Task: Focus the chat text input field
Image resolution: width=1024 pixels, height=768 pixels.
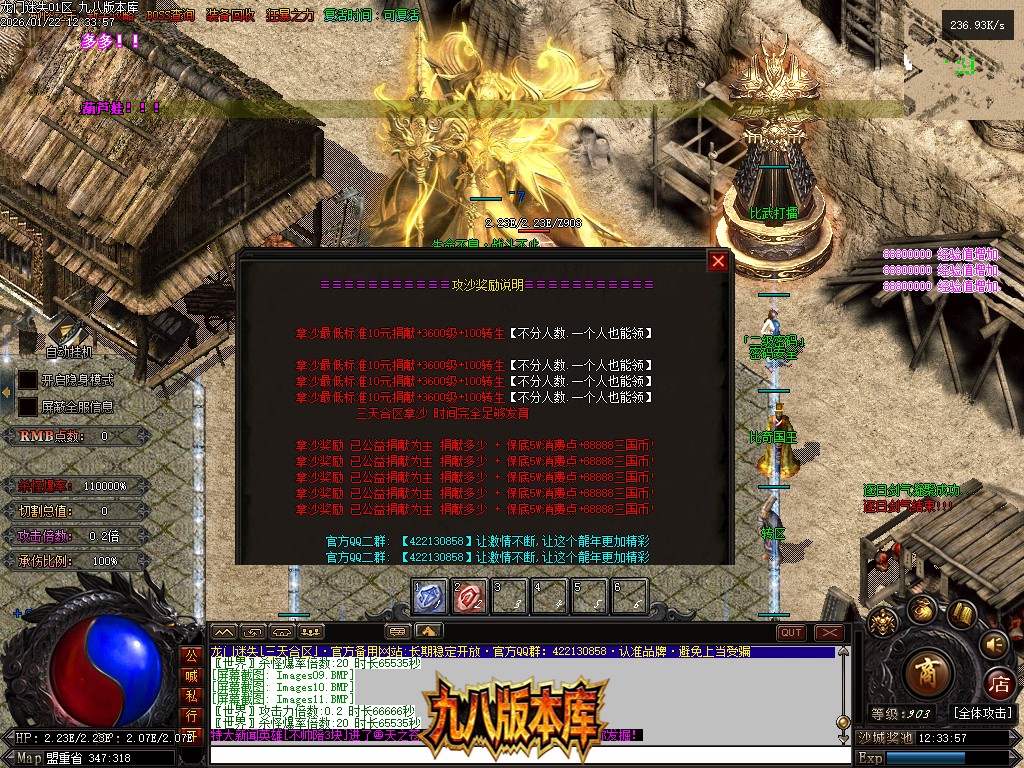Action: [520, 755]
